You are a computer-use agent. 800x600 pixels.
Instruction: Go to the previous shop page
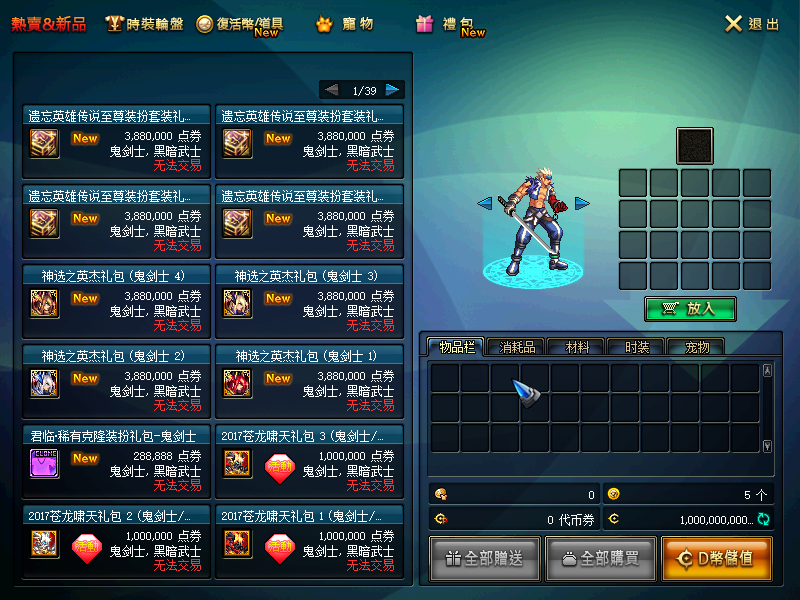(332, 90)
